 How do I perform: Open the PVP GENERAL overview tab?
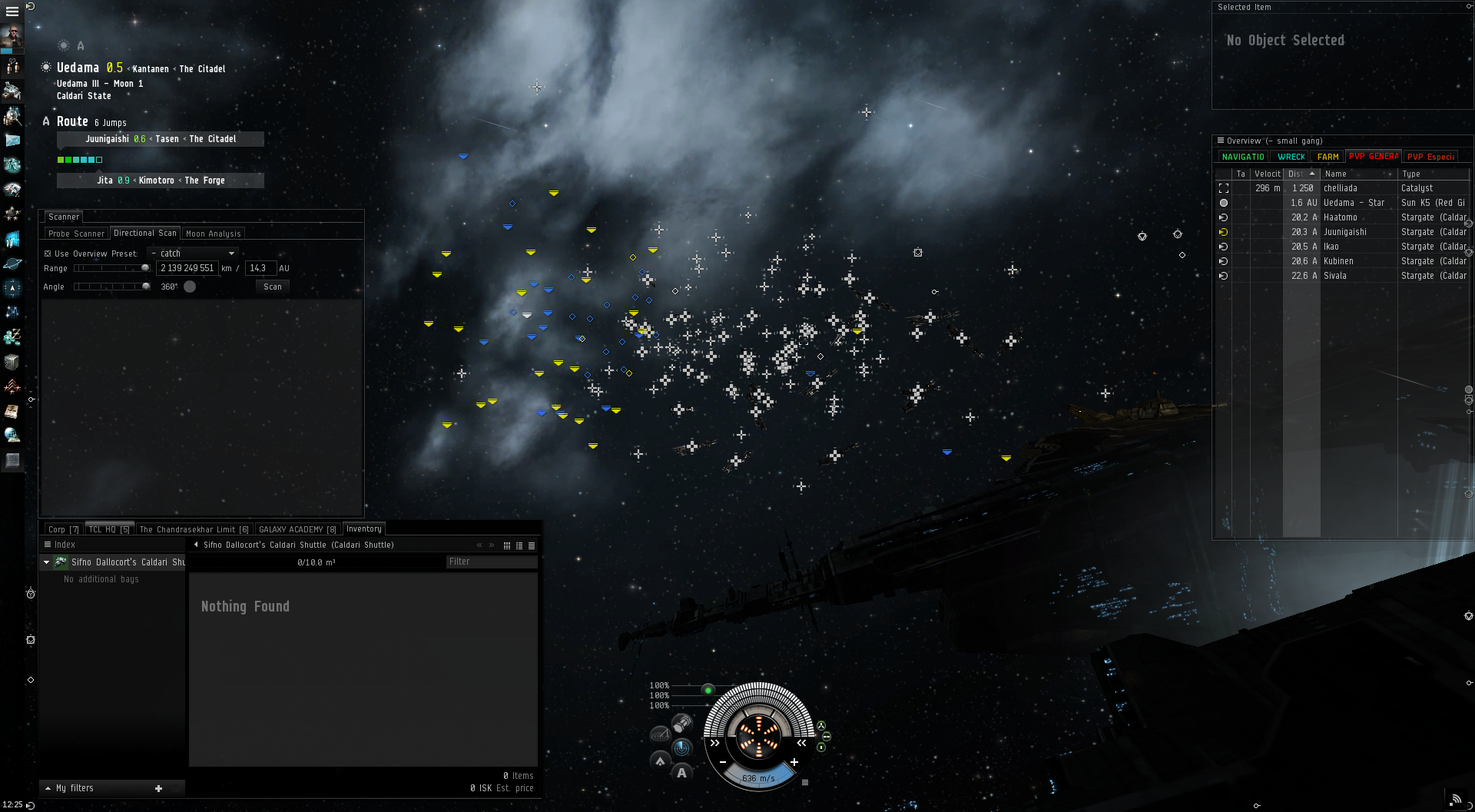click(1373, 157)
